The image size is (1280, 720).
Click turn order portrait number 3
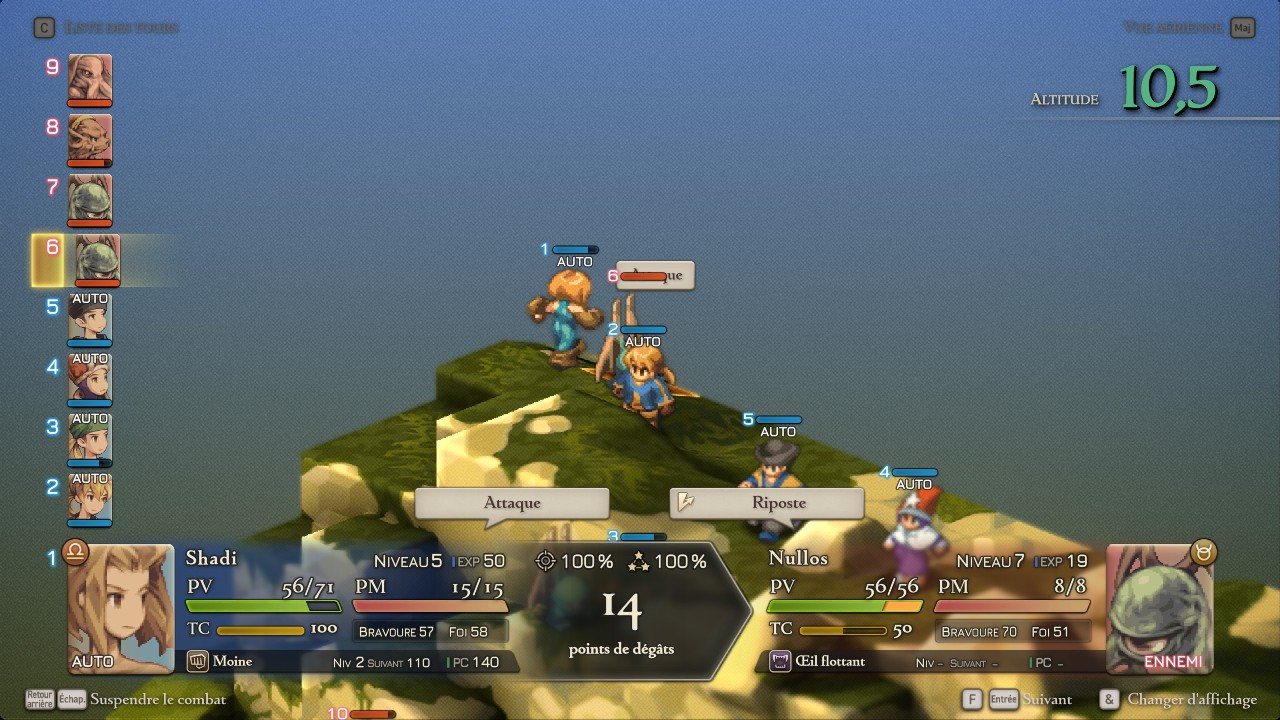tap(90, 439)
